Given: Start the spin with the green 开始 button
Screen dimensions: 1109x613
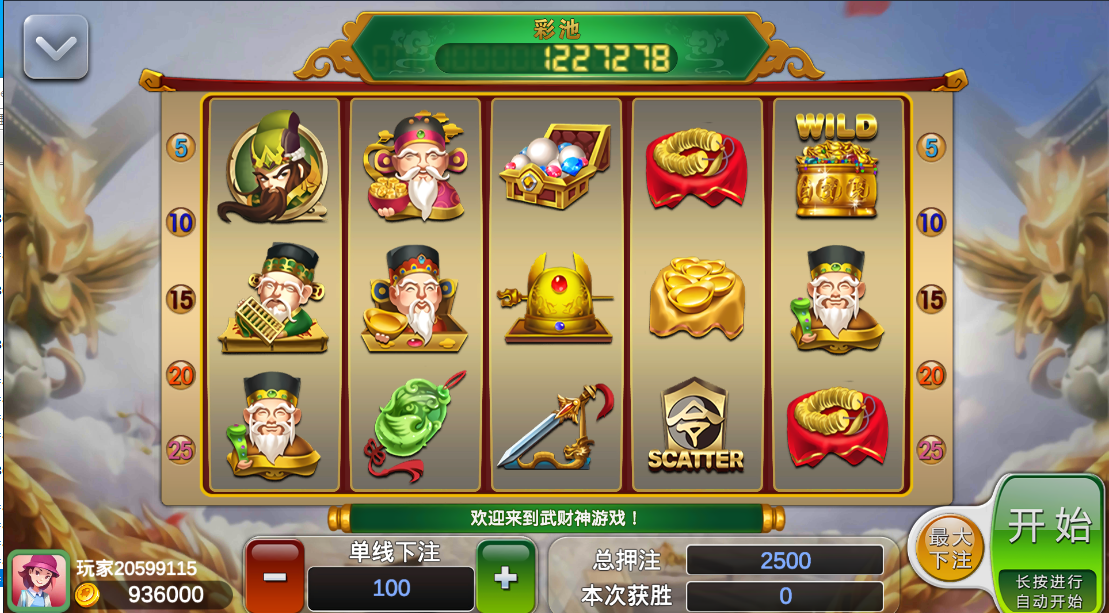Looking at the screenshot, I should [1048, 527].
